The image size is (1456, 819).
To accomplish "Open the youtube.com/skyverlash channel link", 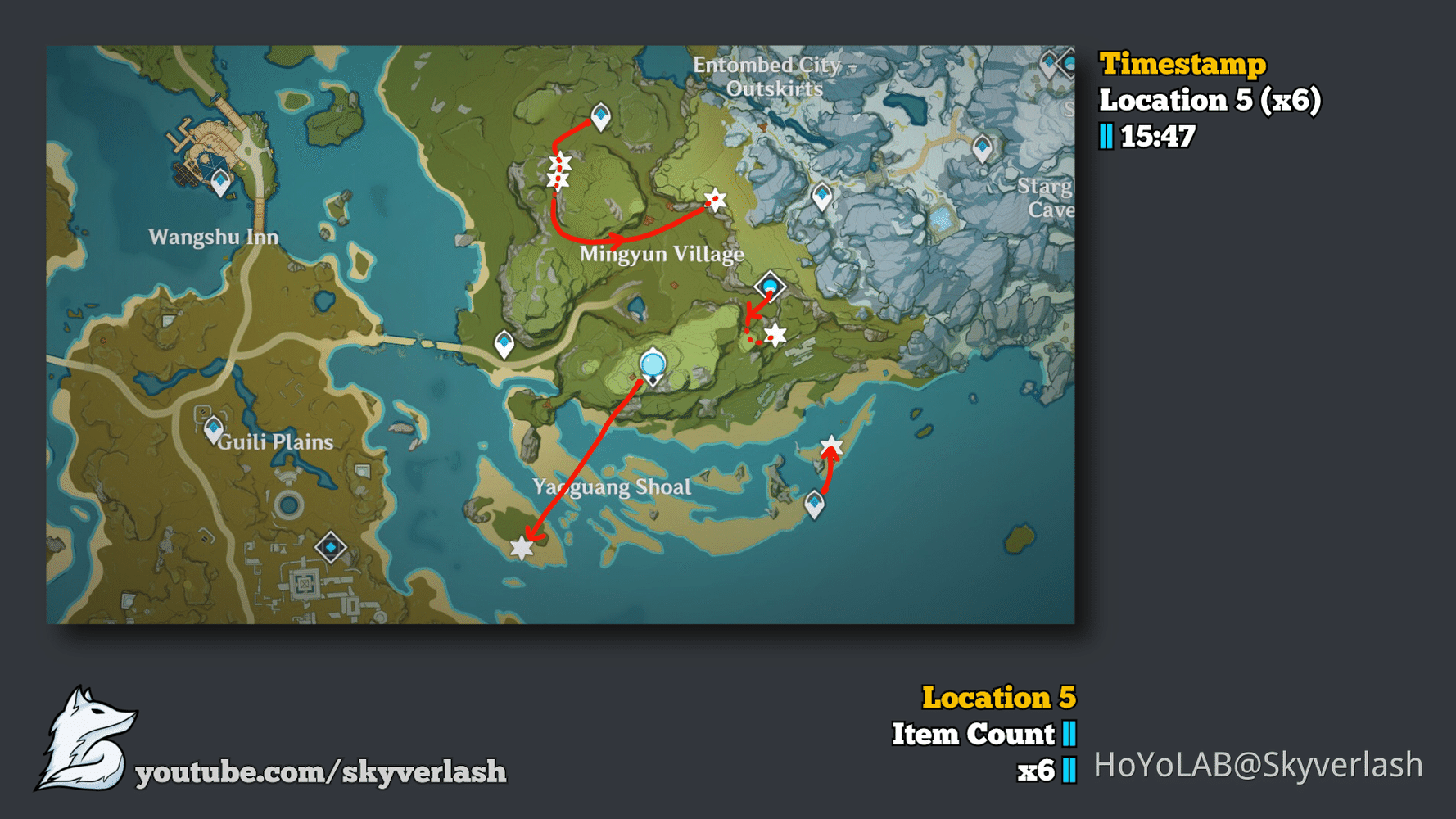I will [322, 770].
